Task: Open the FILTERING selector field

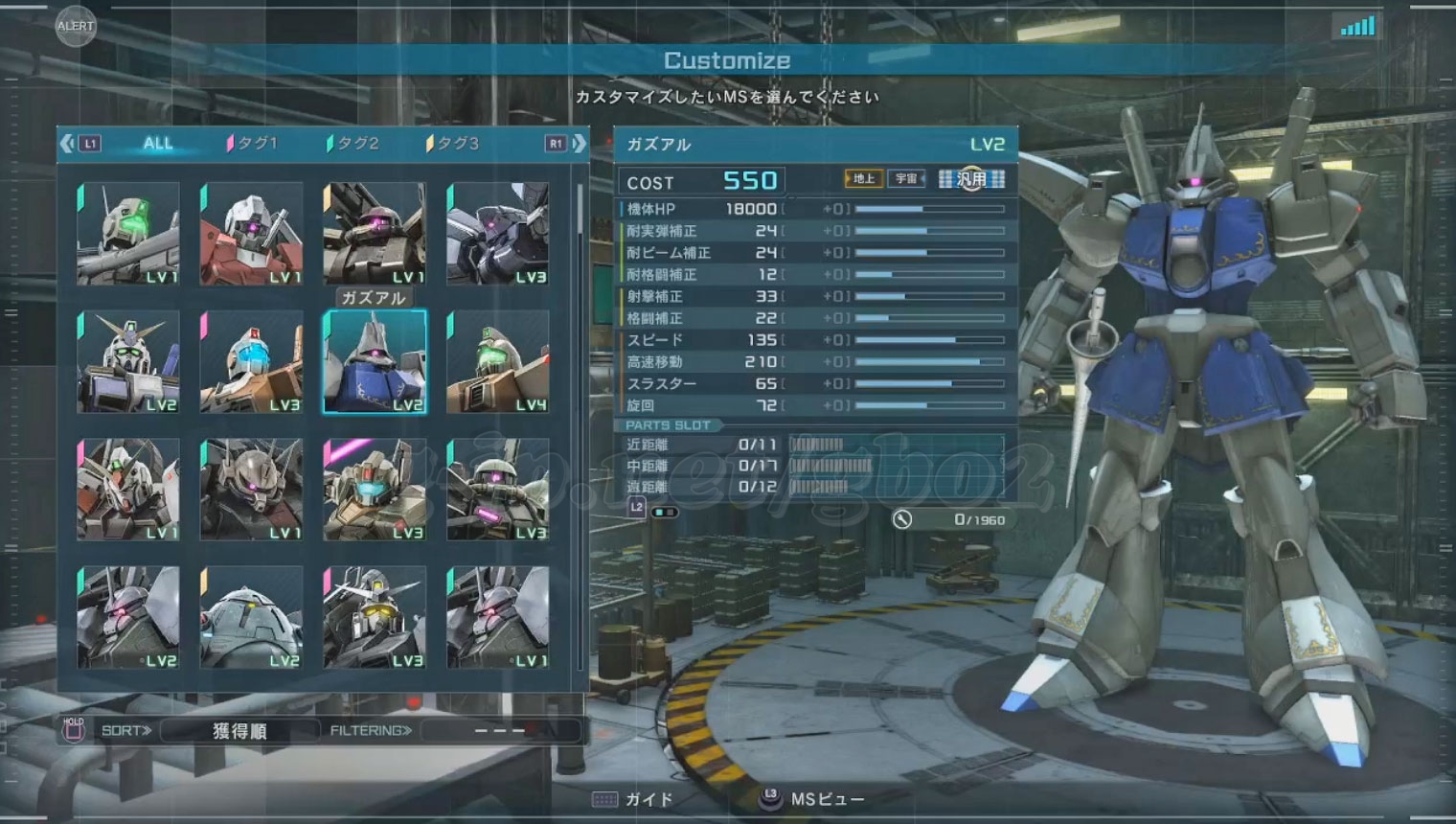Action: [500, 731]
